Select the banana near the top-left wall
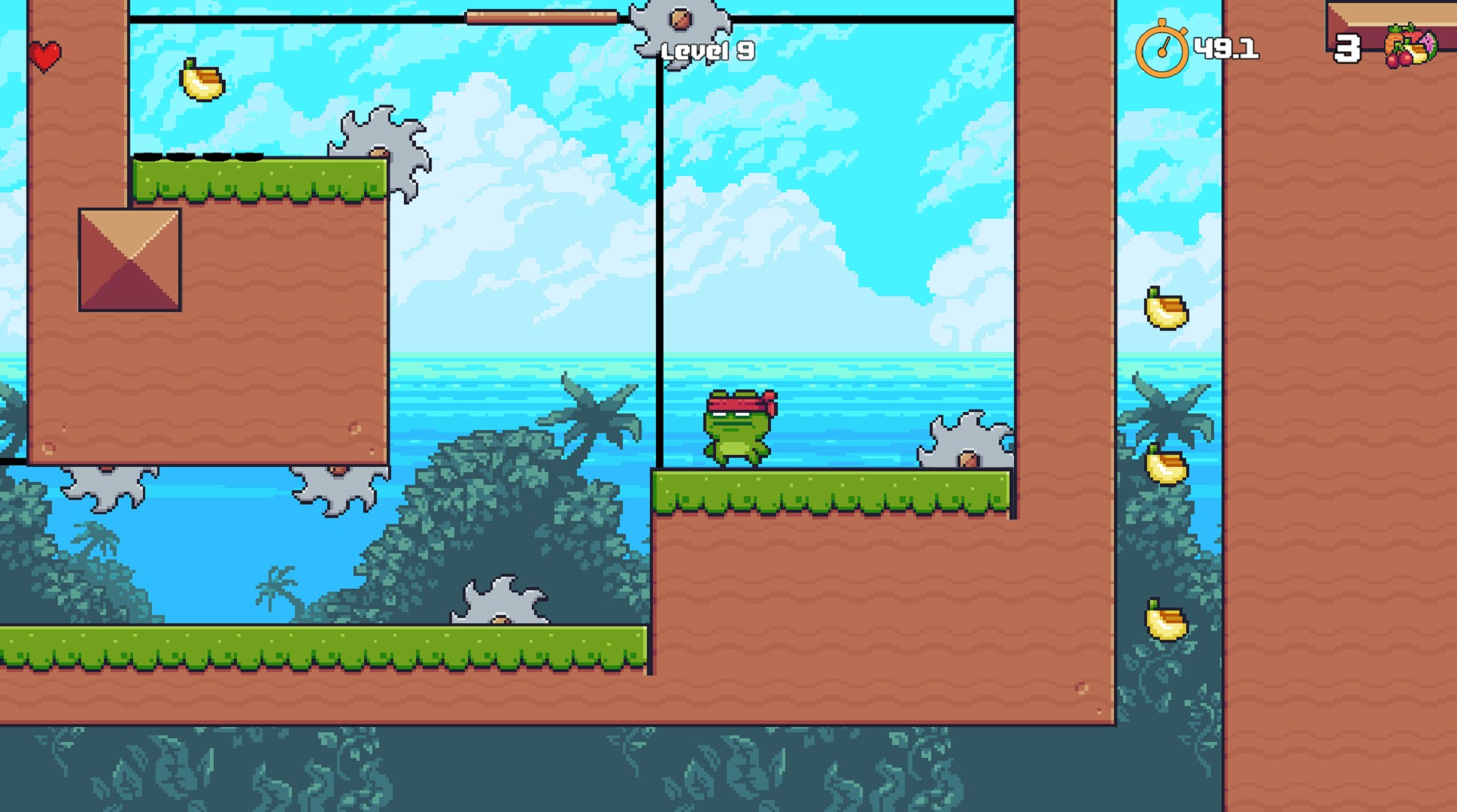Screen dimensions: 1457x812 click(x=200, y=84)
